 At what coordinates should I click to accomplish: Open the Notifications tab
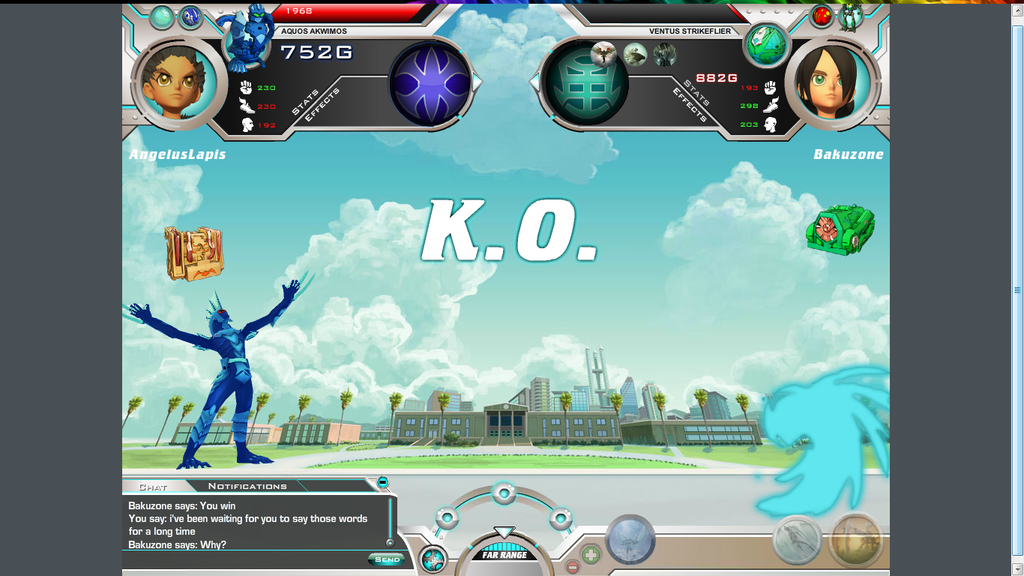pyautogui.click(x=247, y=487)
